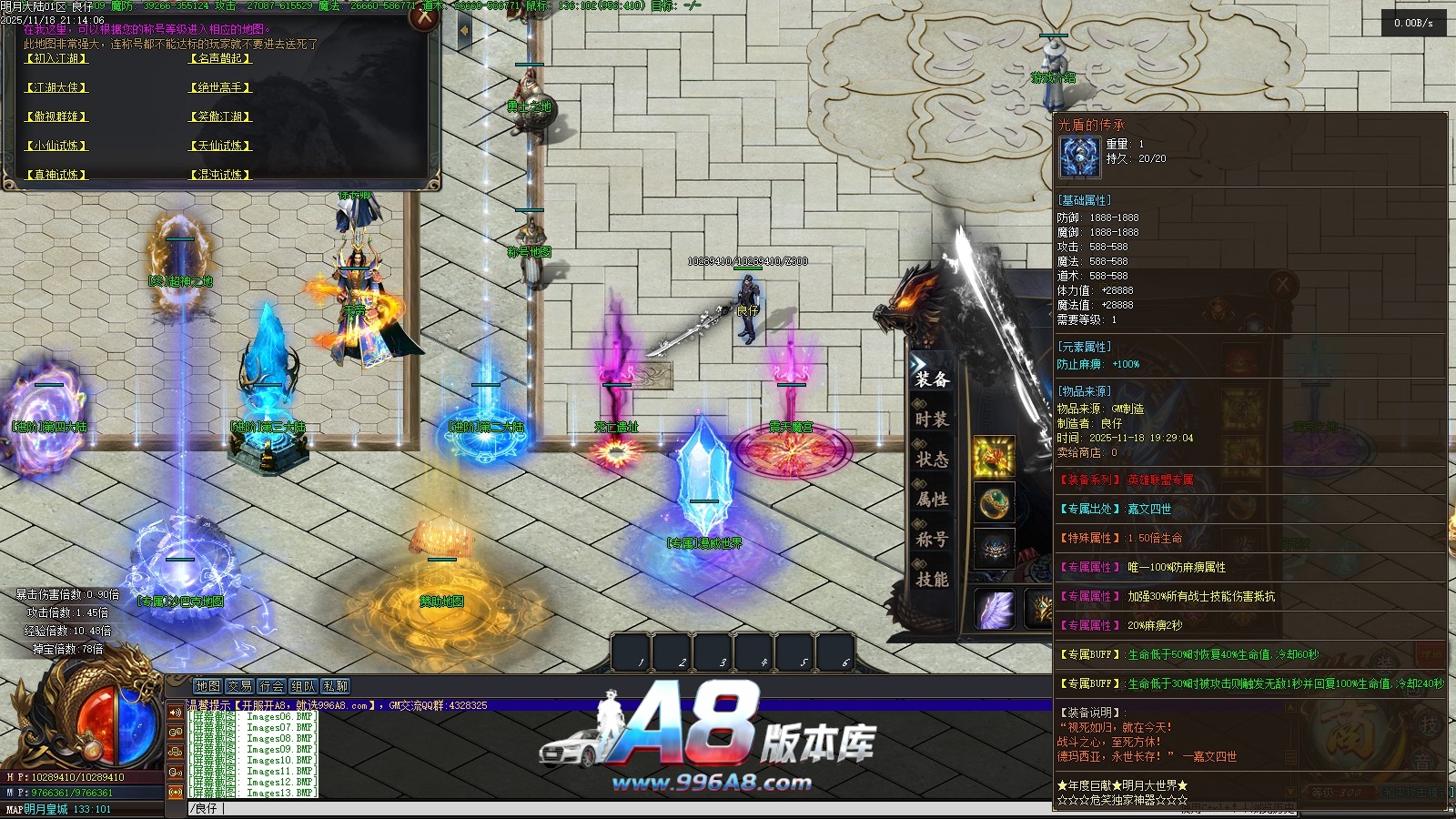Open the 交易 trade button
Screen dimensions: 1456x819
coord(239,686)
